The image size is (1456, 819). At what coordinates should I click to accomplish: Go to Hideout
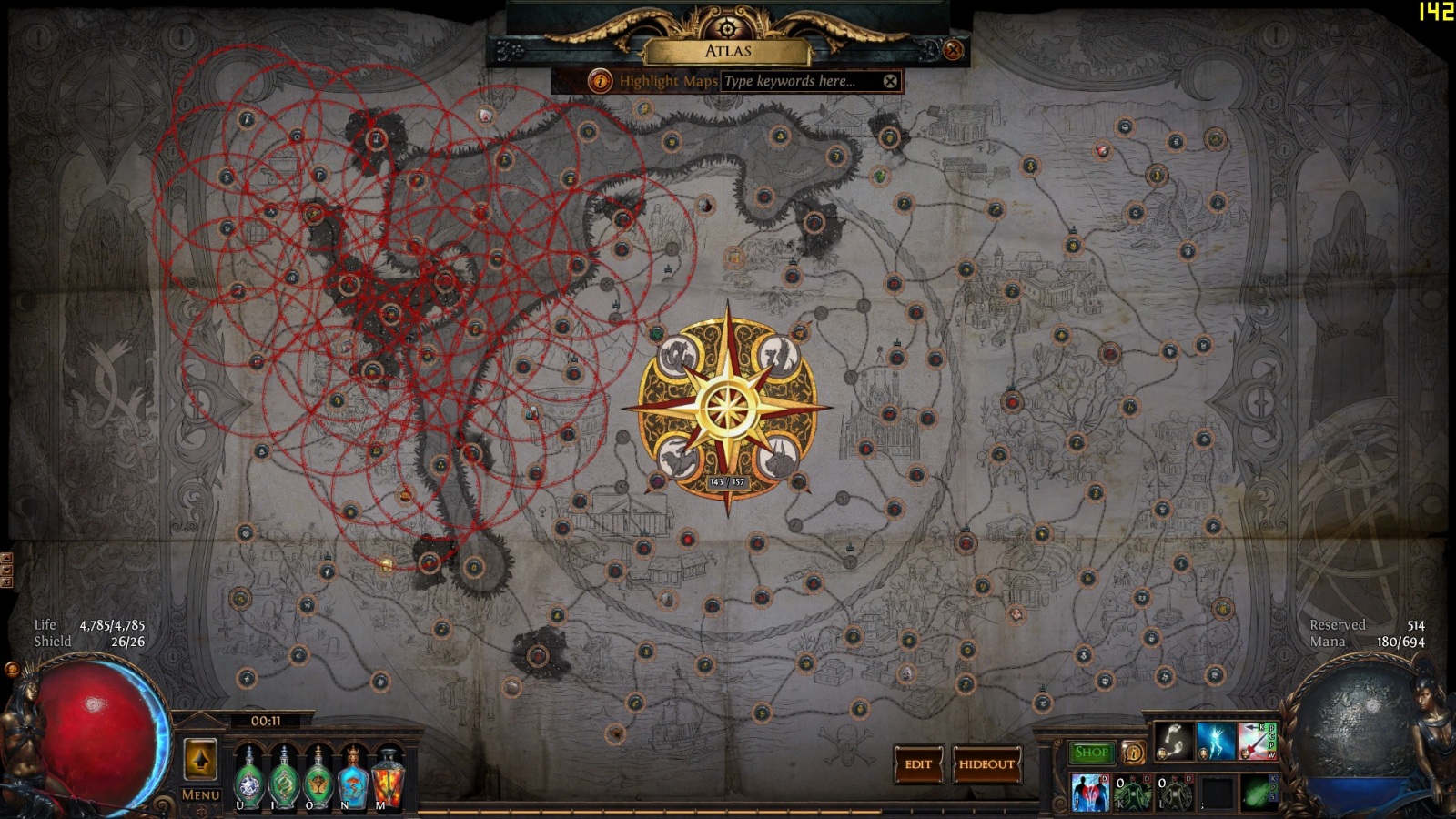coord(986,764)
